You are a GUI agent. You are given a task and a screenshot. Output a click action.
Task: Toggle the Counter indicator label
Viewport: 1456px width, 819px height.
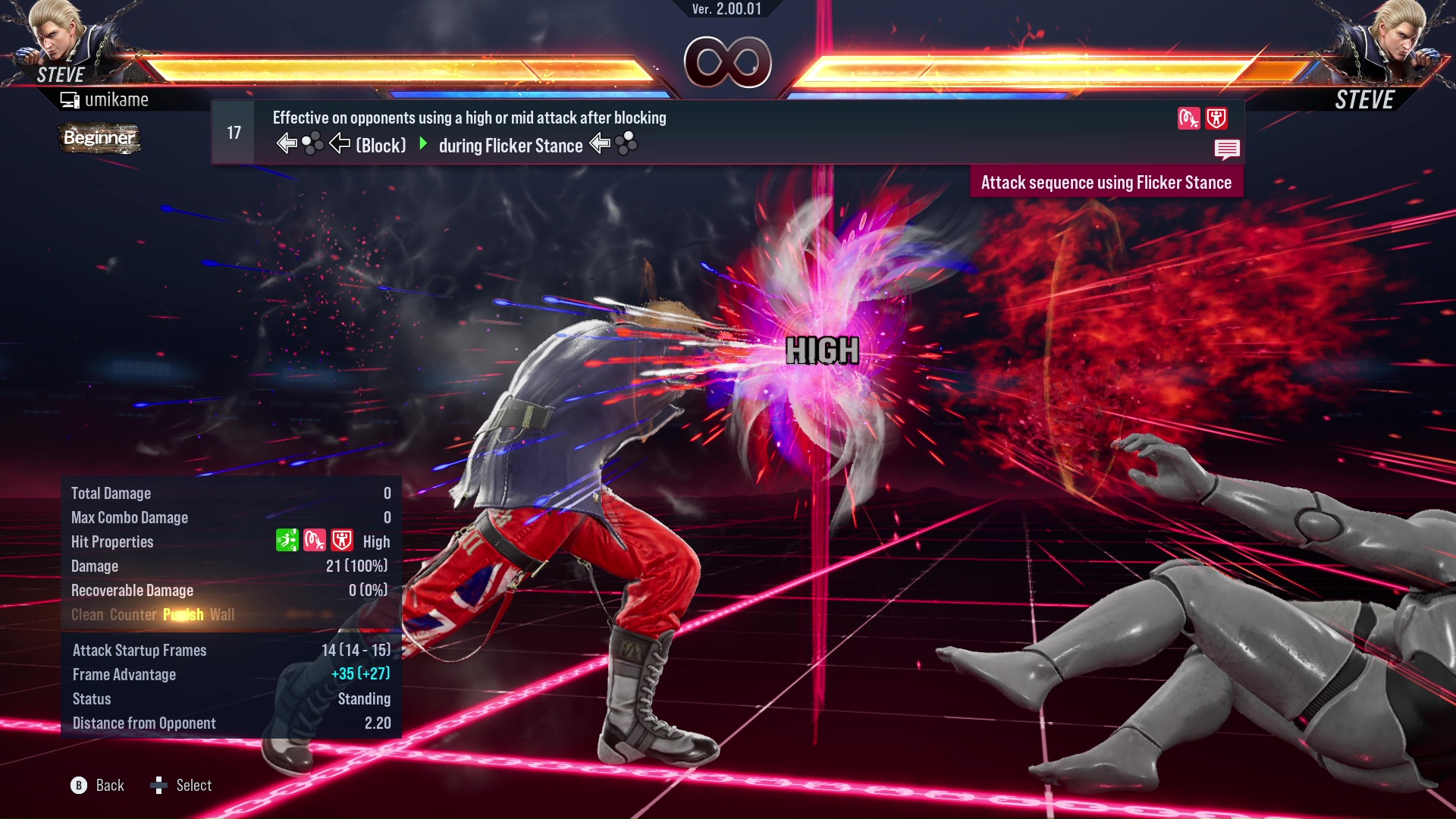[x=133, y=614]
